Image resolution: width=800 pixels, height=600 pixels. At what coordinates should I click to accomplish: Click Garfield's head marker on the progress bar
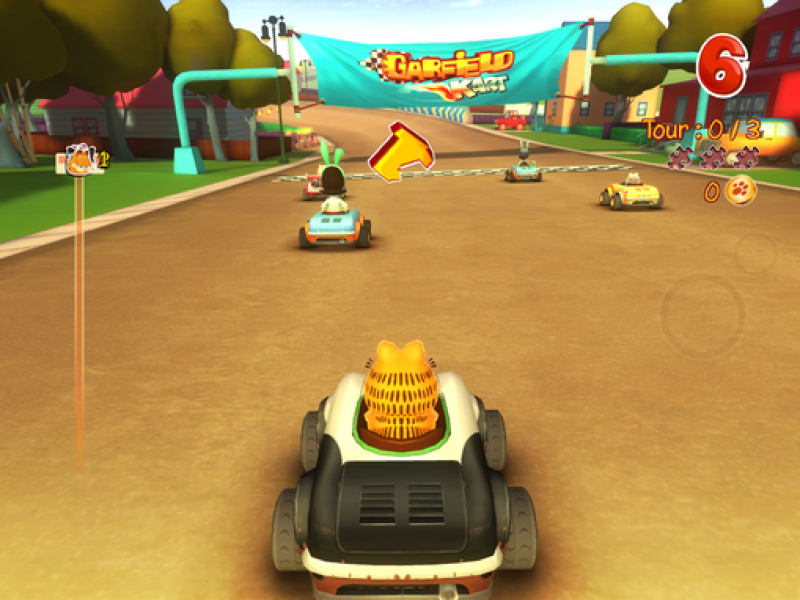pos(80,159)
